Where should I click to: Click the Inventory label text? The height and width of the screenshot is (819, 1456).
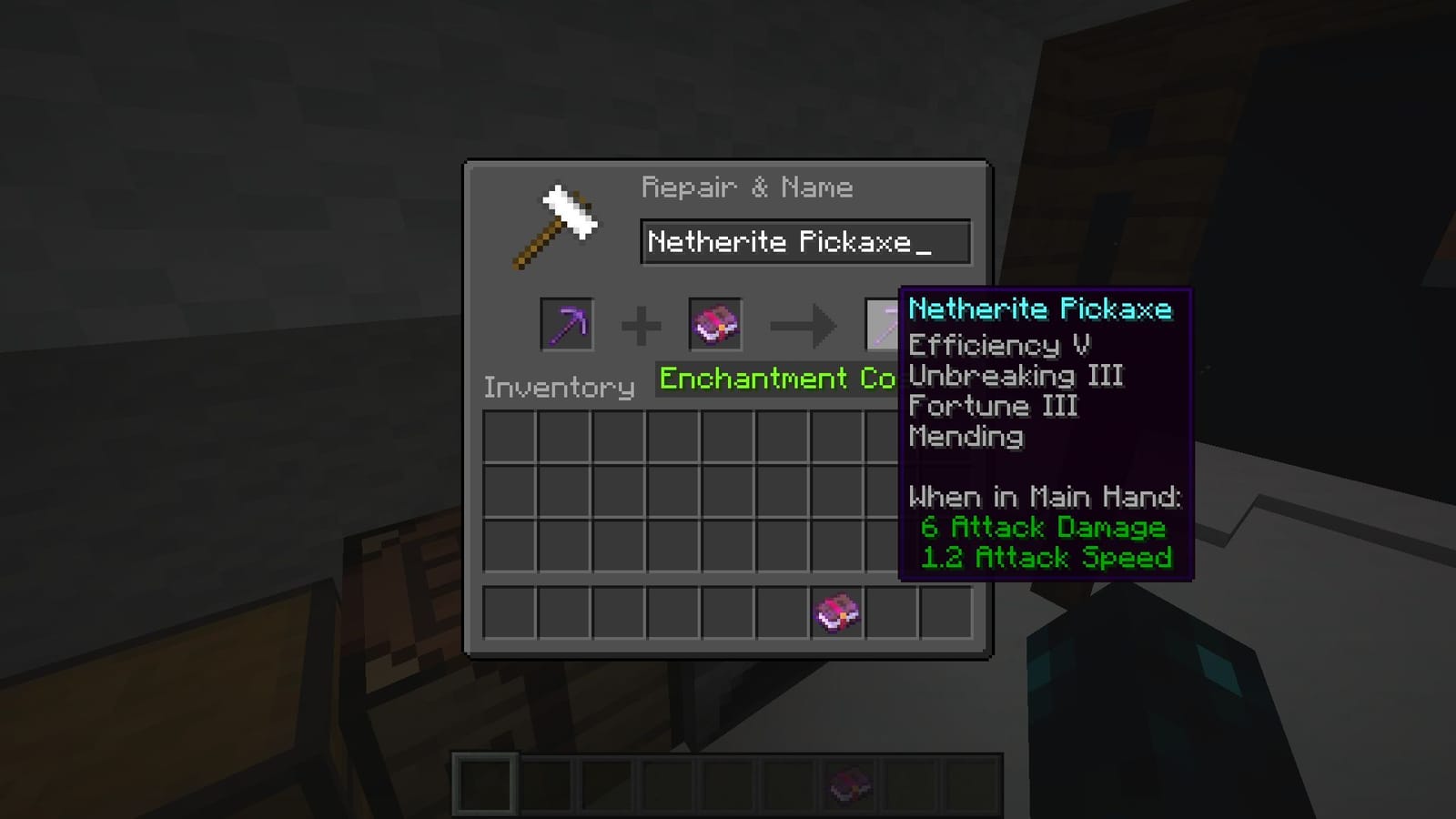point(561,387)
